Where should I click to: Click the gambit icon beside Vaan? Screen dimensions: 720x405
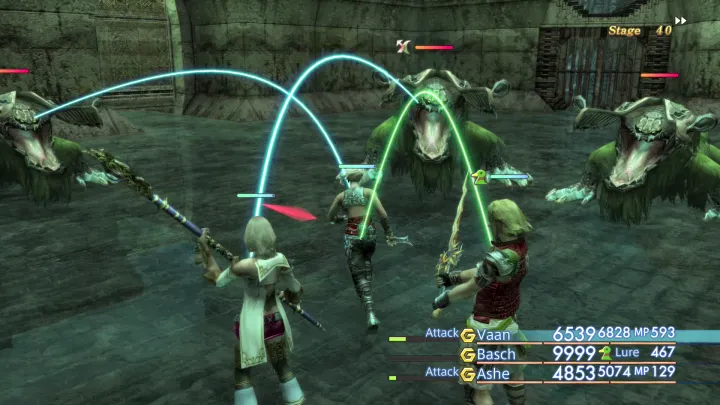pos(467,335)
